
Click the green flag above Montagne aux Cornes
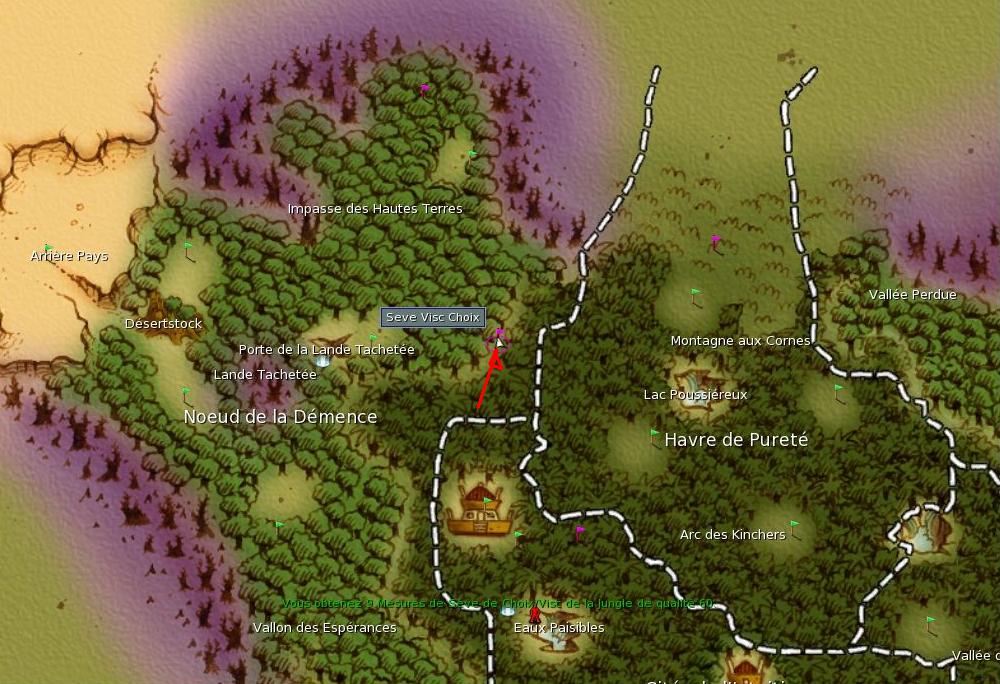pos(696,294)
